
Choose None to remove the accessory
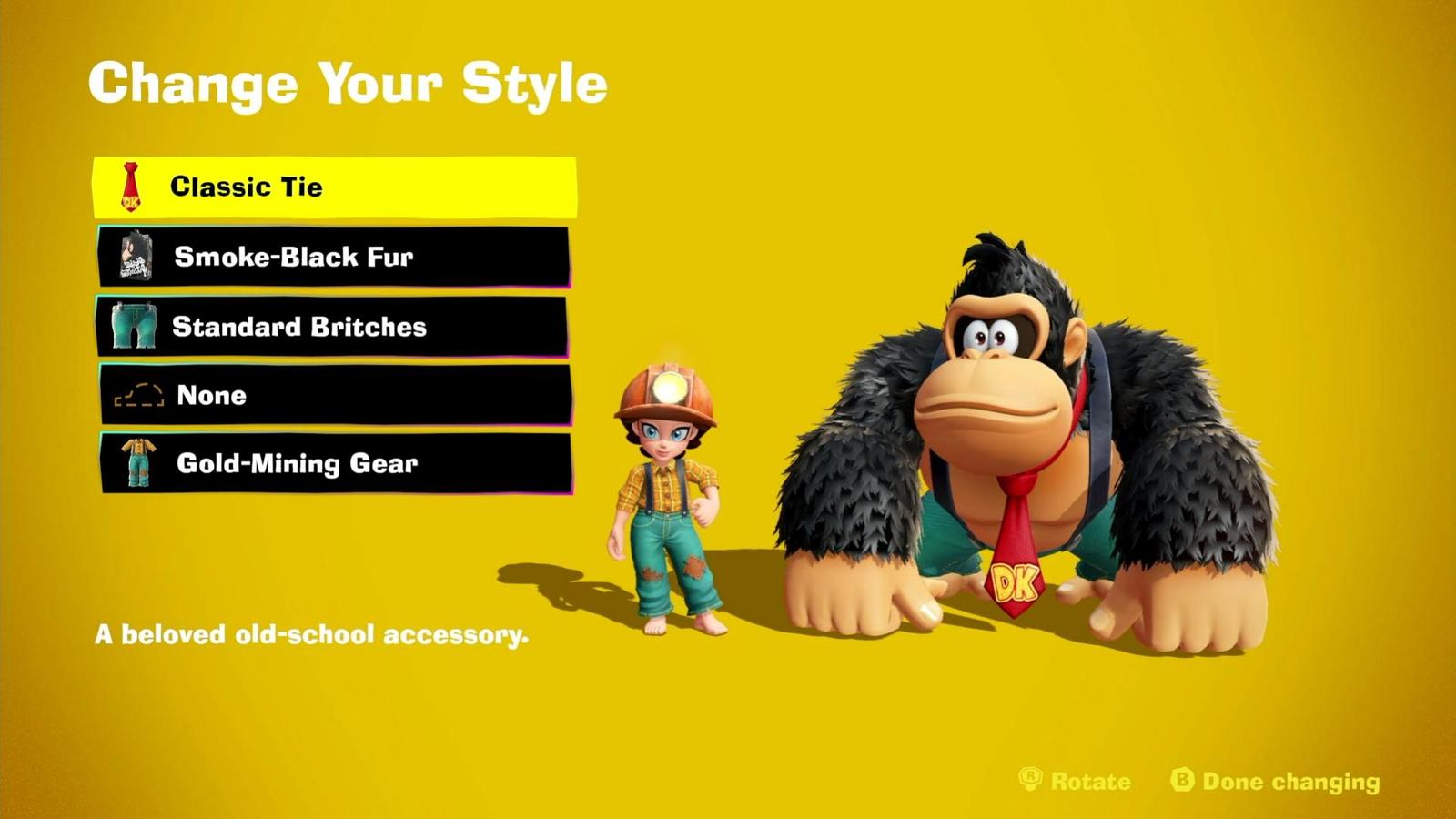(x=337, y=395)
